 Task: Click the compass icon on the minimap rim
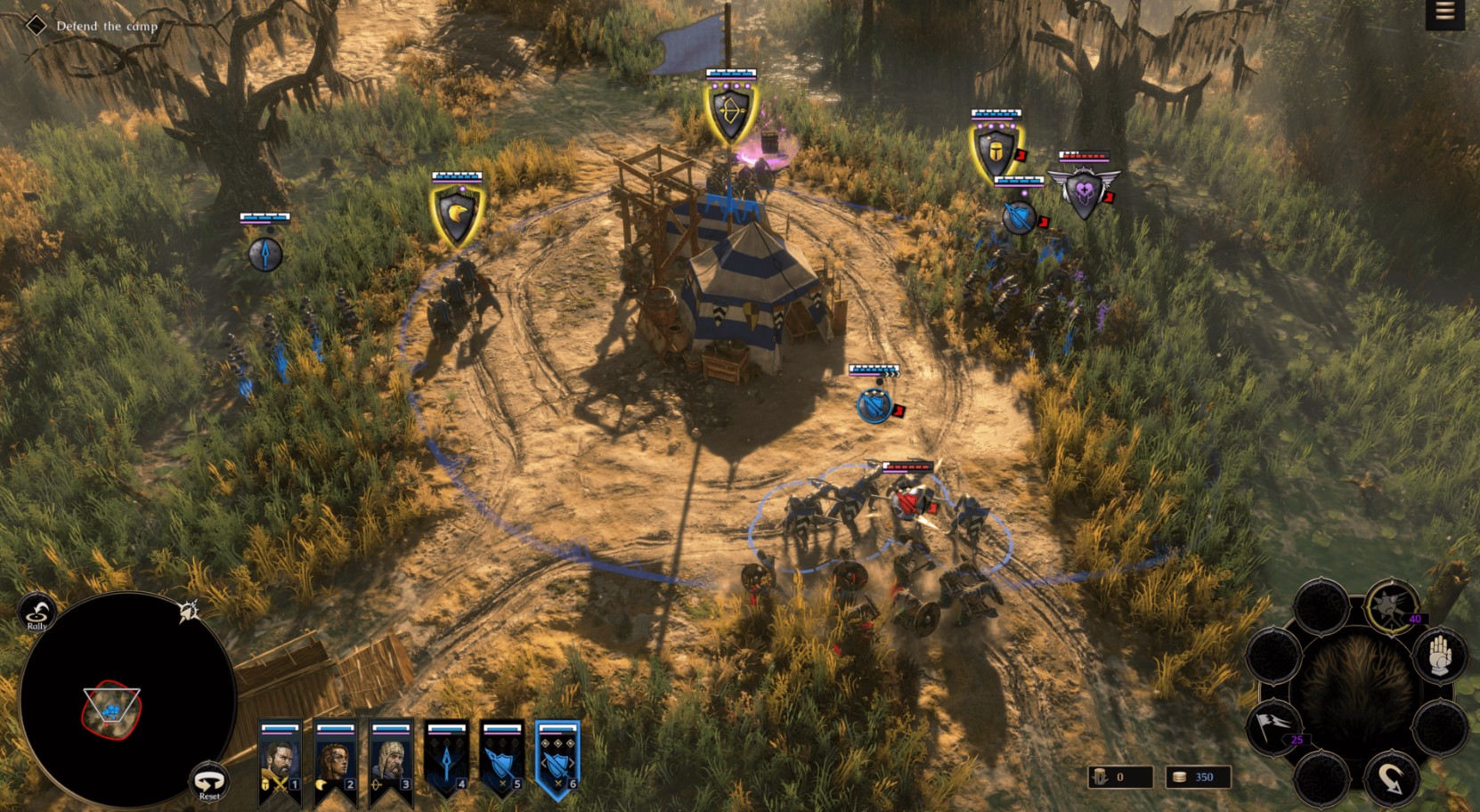[x=188, y=610]
